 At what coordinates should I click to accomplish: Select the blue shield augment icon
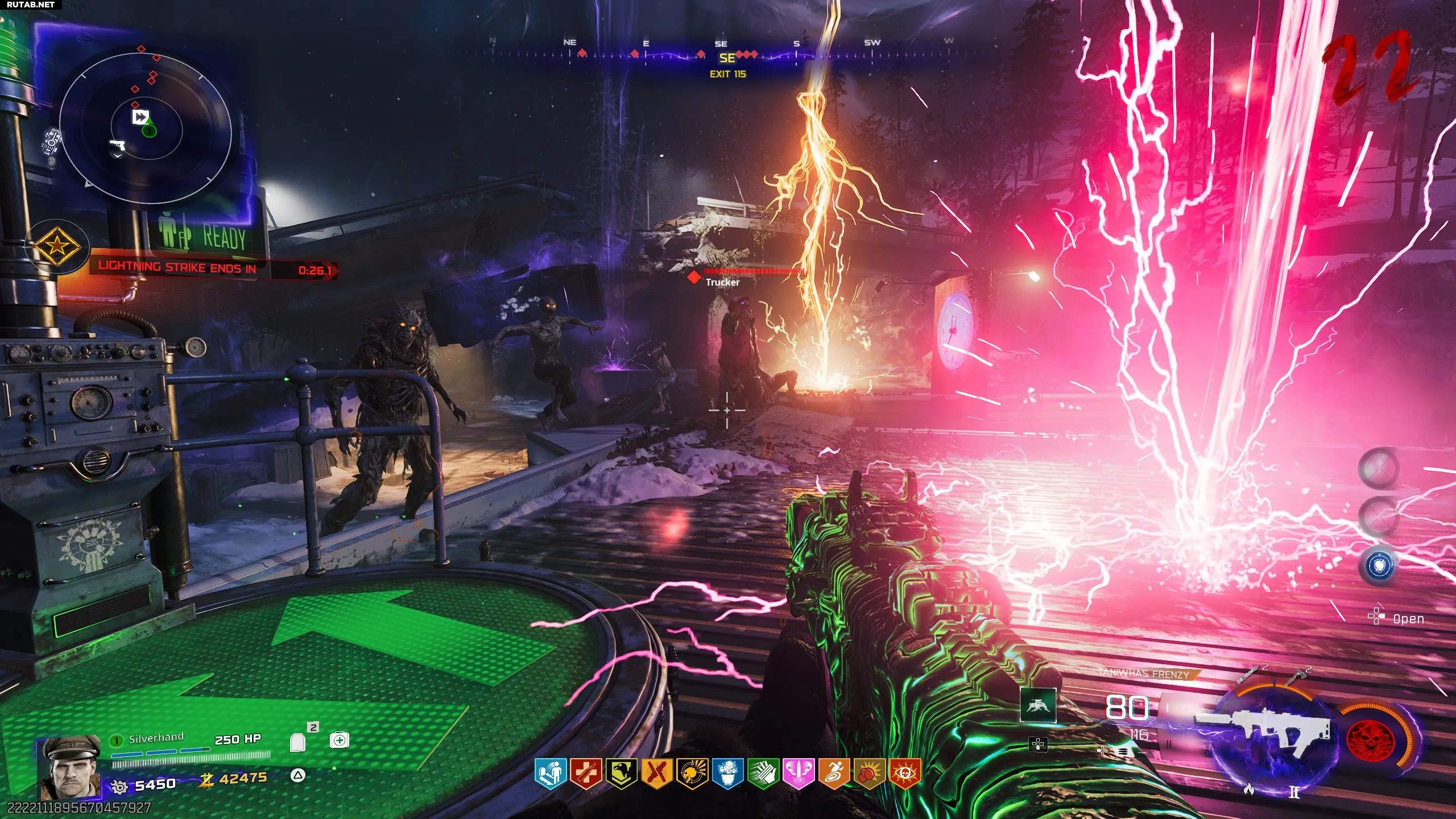1379,565
